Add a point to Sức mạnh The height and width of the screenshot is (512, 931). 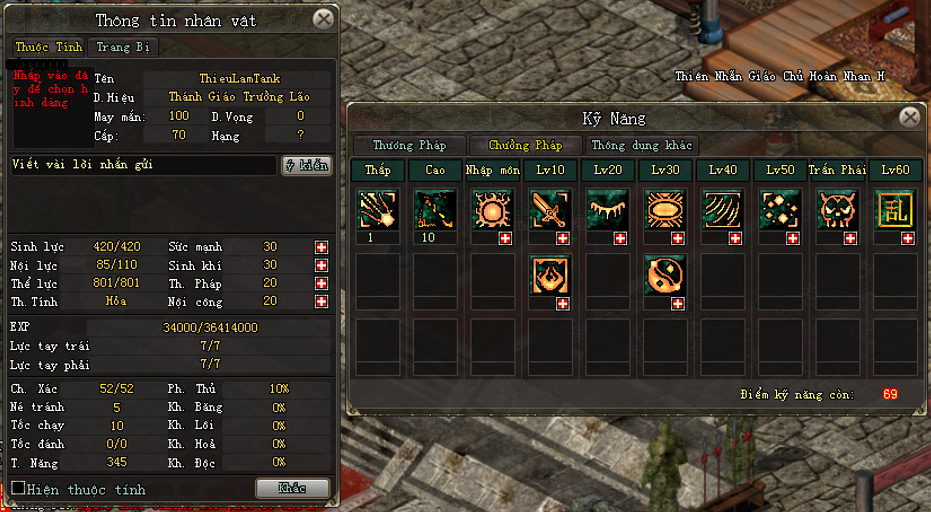click(321, 247)
